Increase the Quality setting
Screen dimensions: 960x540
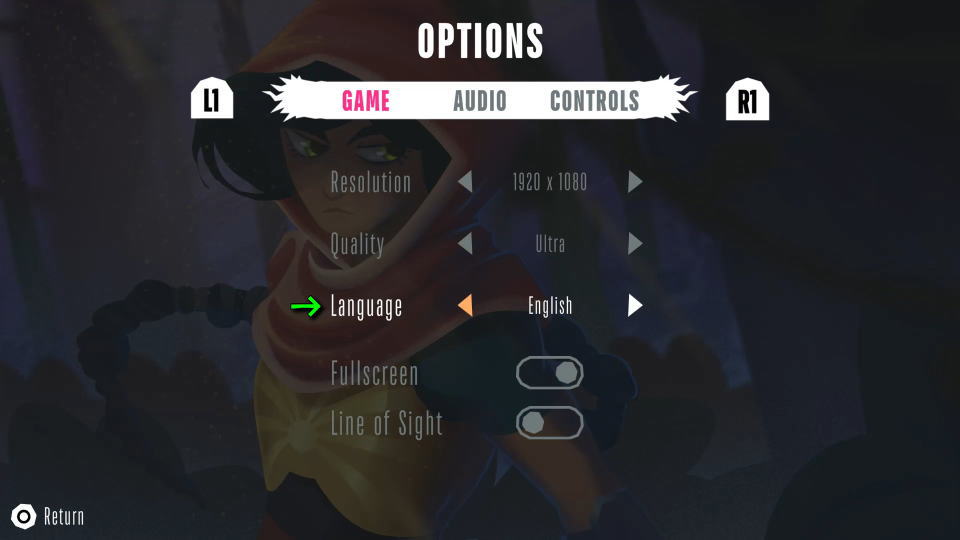635,244
